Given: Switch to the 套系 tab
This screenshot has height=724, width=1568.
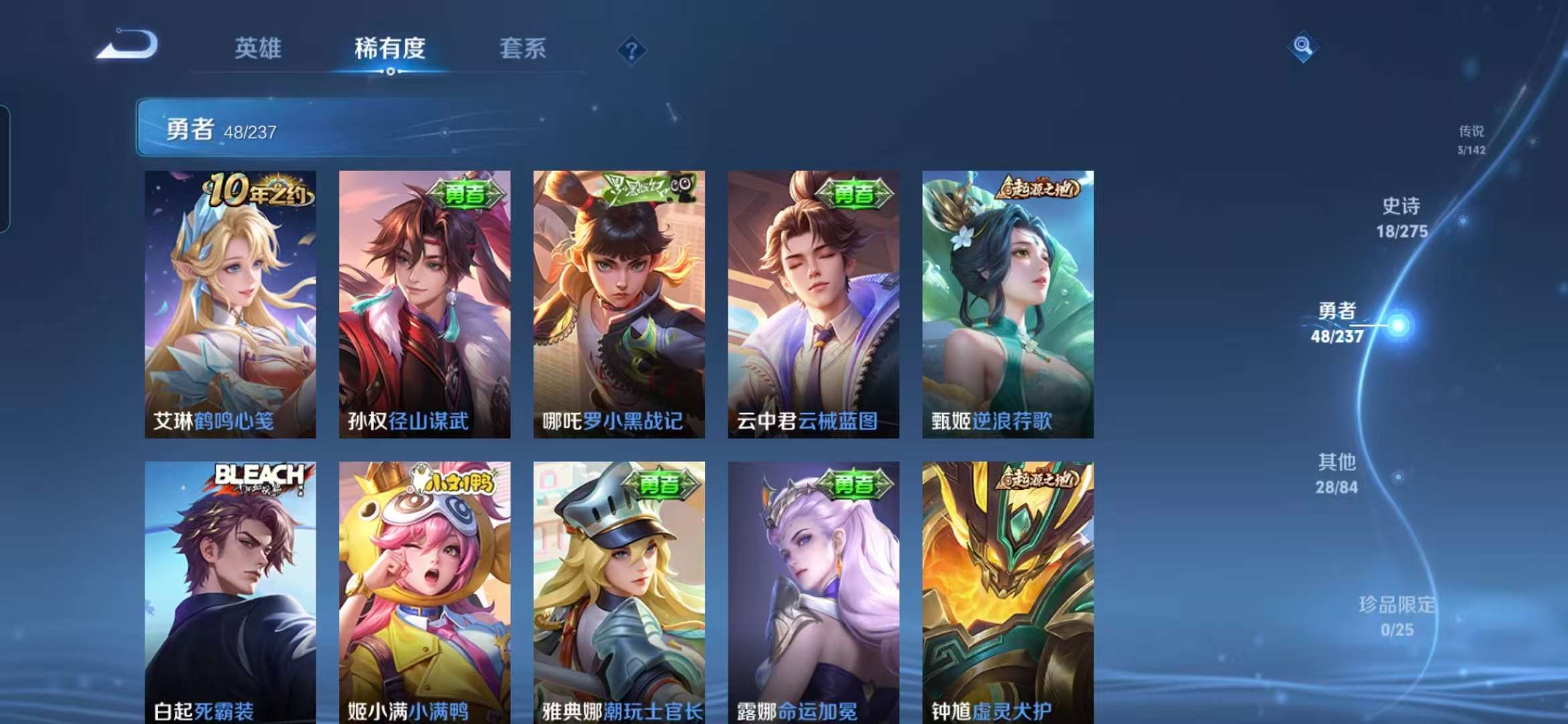Looking at the screenshot, I should 523,48.
